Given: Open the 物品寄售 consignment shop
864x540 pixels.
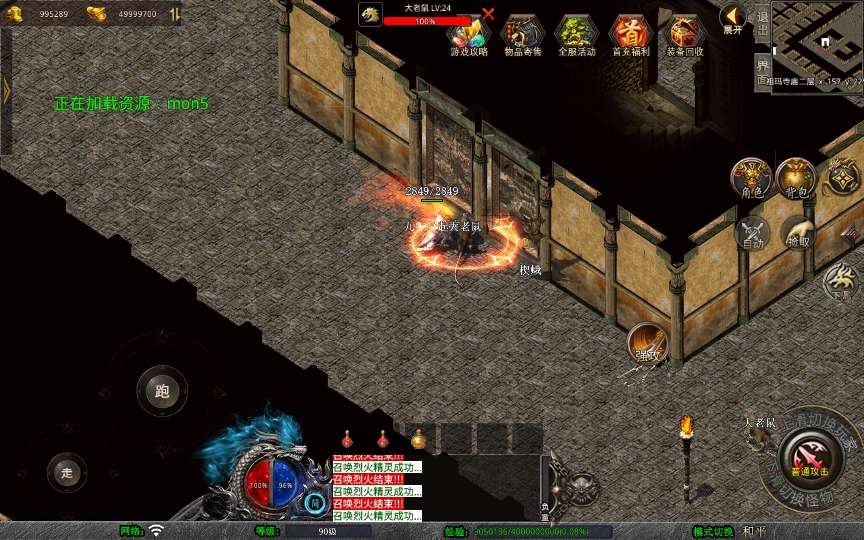Looking at the screenshot, I should click(522, 36).
